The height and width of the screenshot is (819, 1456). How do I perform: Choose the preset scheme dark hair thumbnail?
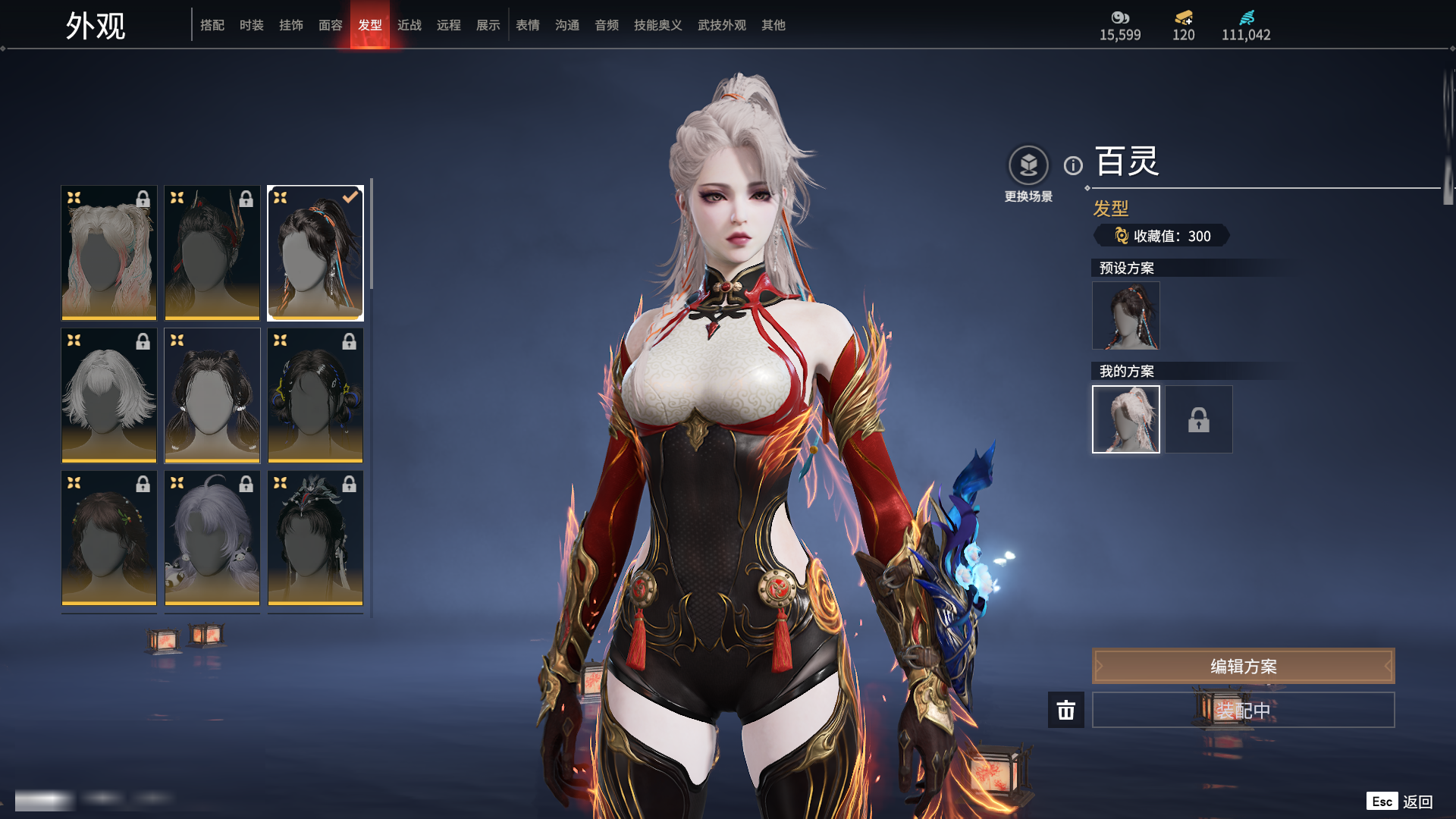1125,315
